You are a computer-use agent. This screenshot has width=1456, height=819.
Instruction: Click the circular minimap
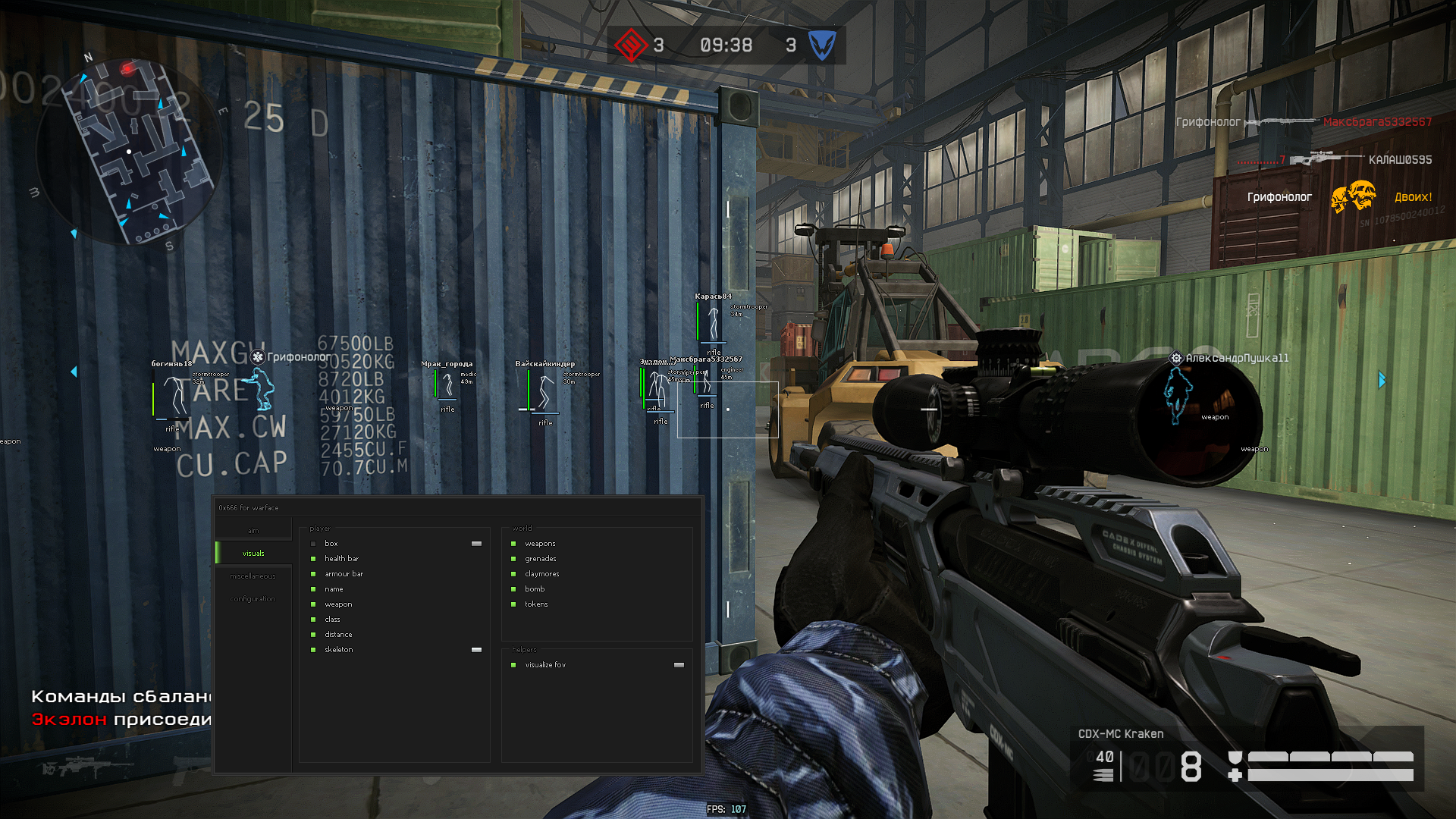point(129,152)
